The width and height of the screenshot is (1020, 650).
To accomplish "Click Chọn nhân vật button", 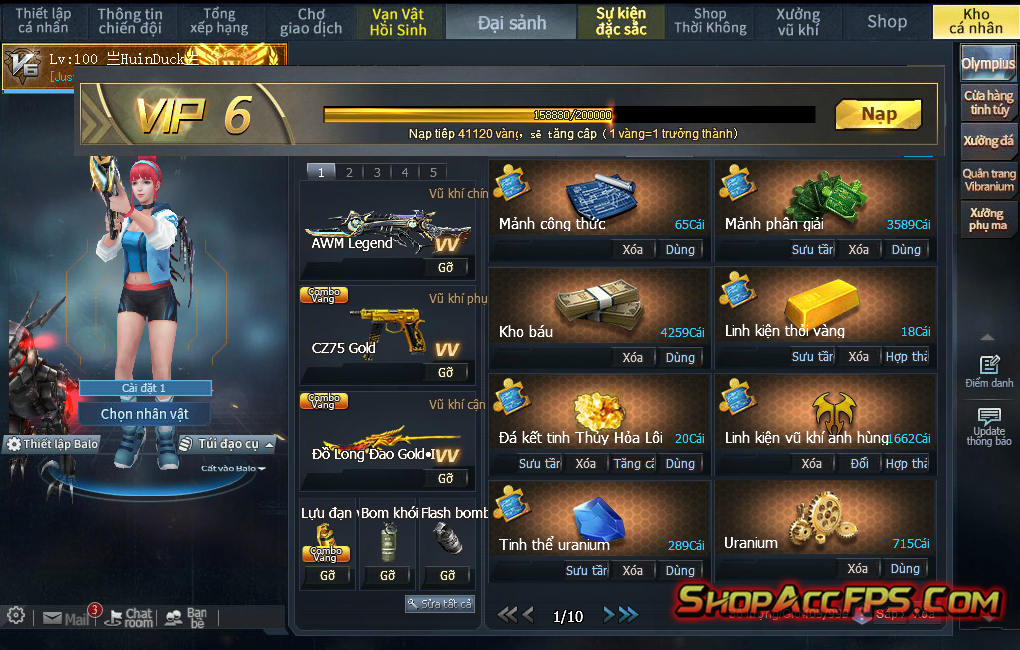I will click(x=143, y=414).
